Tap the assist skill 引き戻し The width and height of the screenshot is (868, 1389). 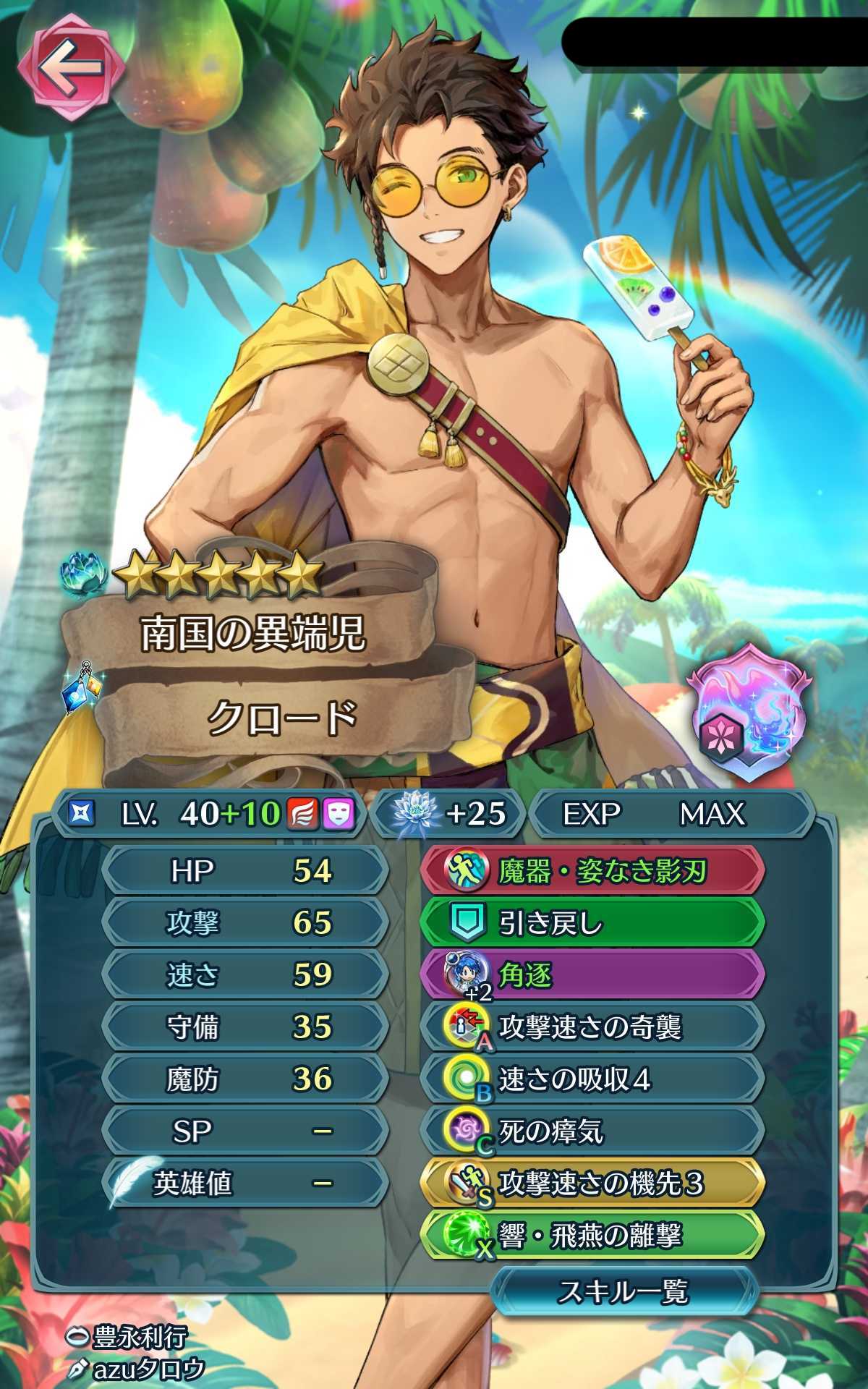592,924
